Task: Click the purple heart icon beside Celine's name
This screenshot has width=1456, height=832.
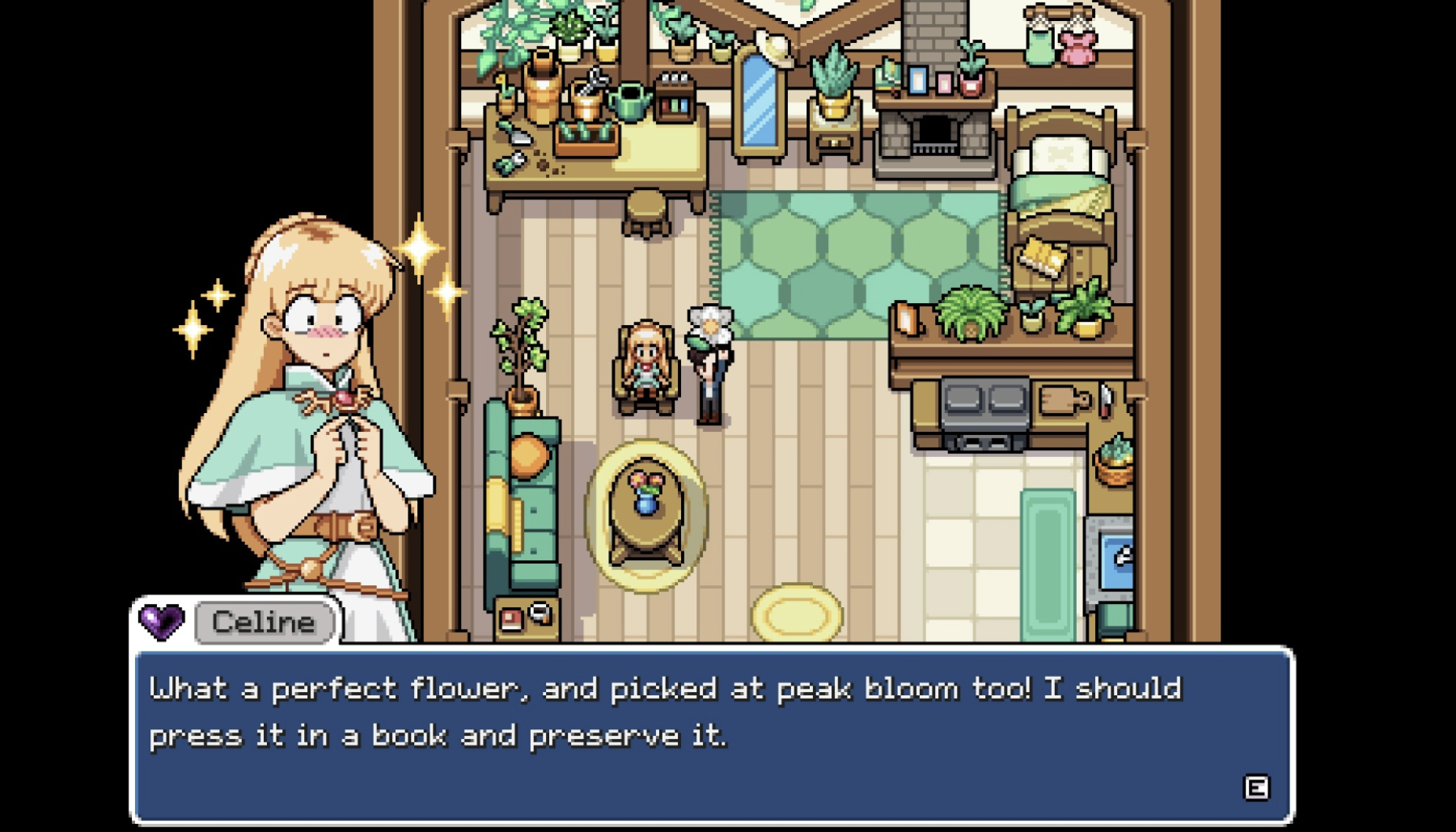Action: pos(160,621)
